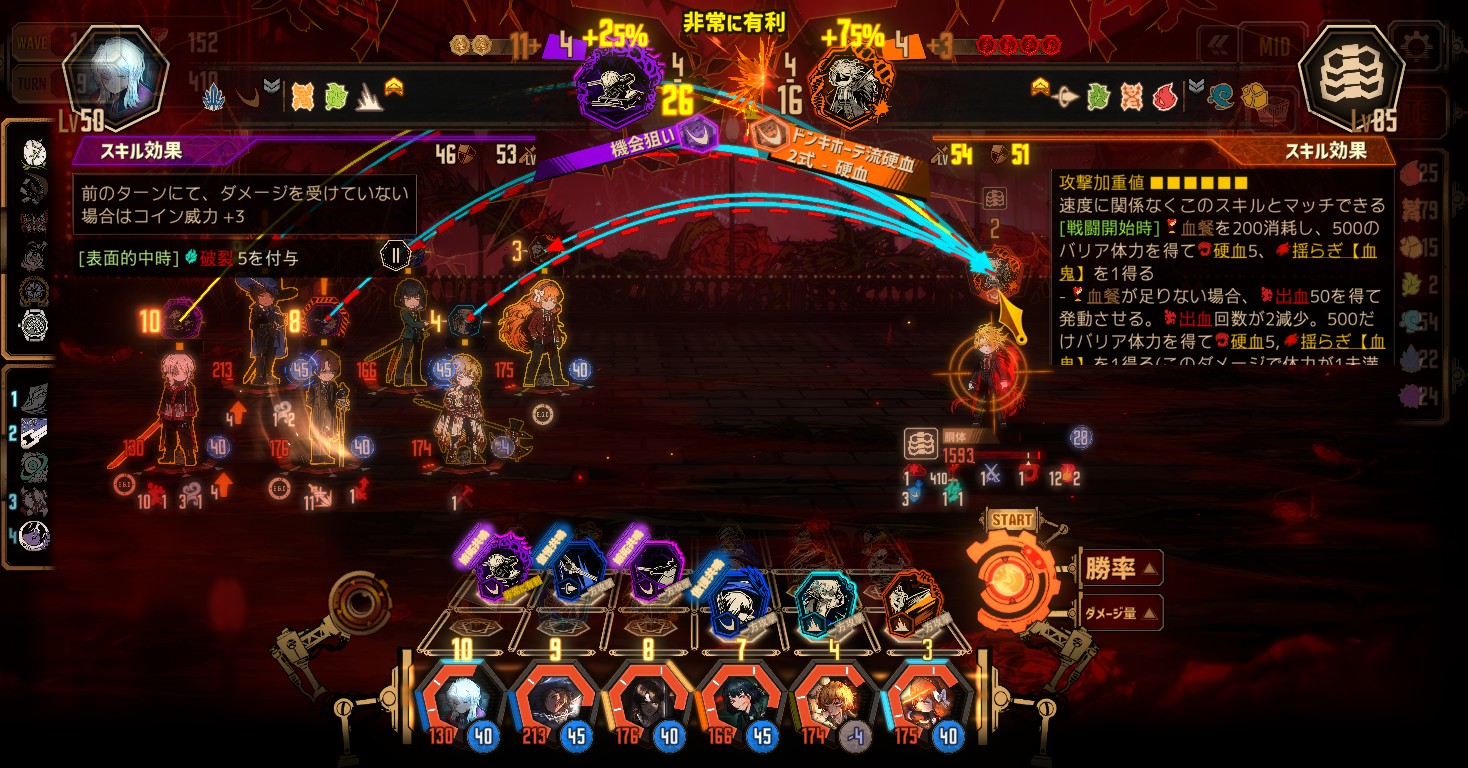Choose the orange skill above the speed 3 slot

click(x=911, y=603)
